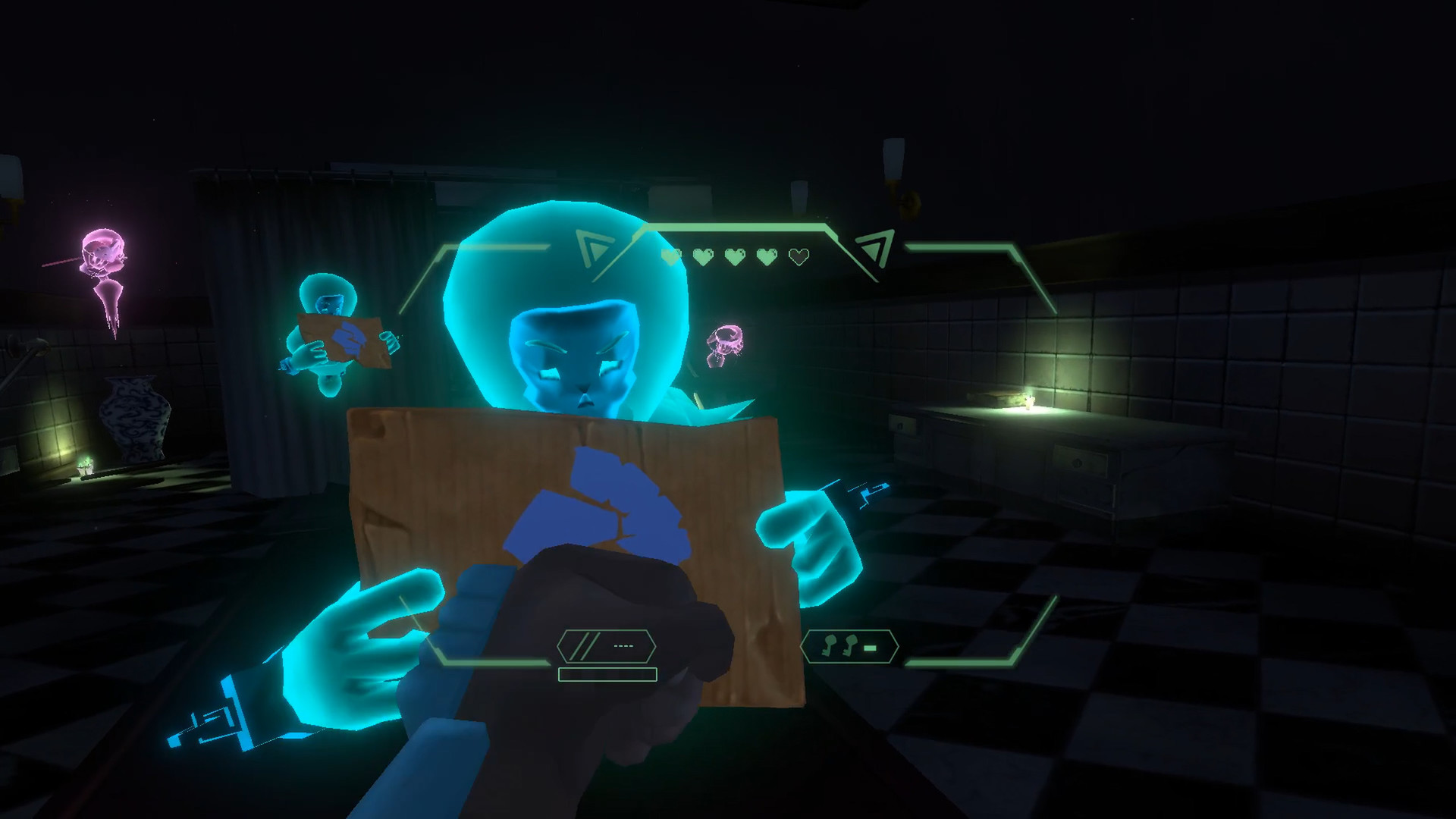This screenshot has width=1456, height=819.
Task: Click the second key icon in the hexagon
Action: (x=849, y=645)
